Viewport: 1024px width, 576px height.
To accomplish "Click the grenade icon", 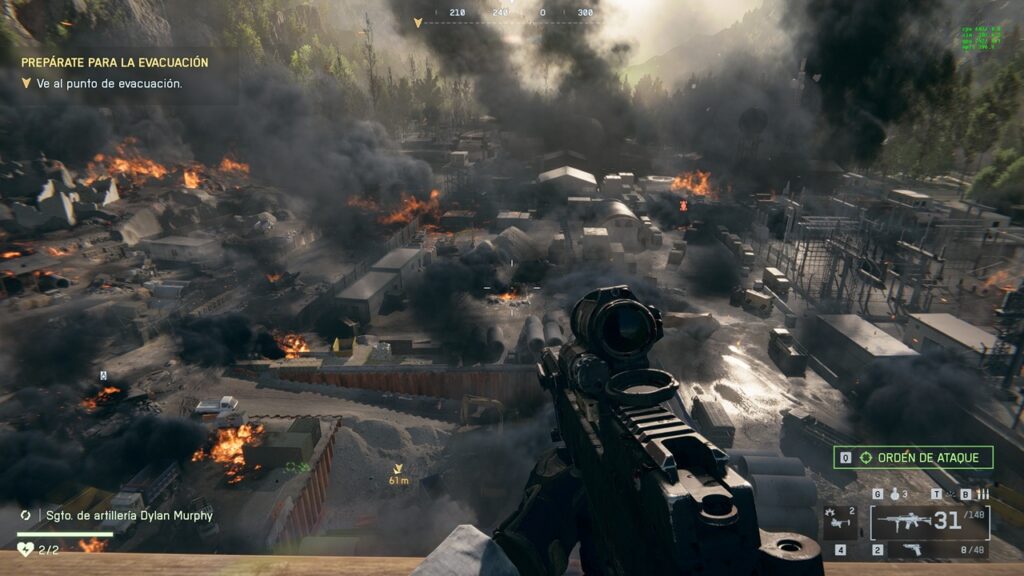I will point(894,494).
